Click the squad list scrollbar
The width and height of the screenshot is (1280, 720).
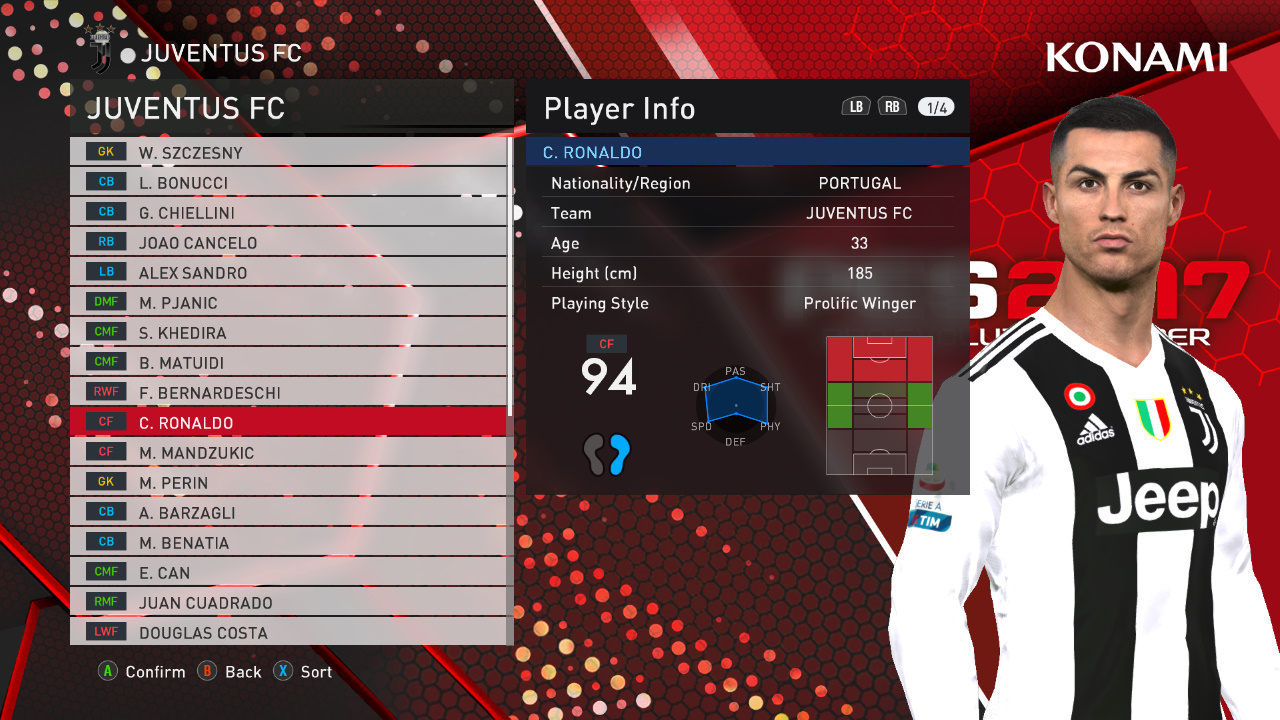click(510, 280)
